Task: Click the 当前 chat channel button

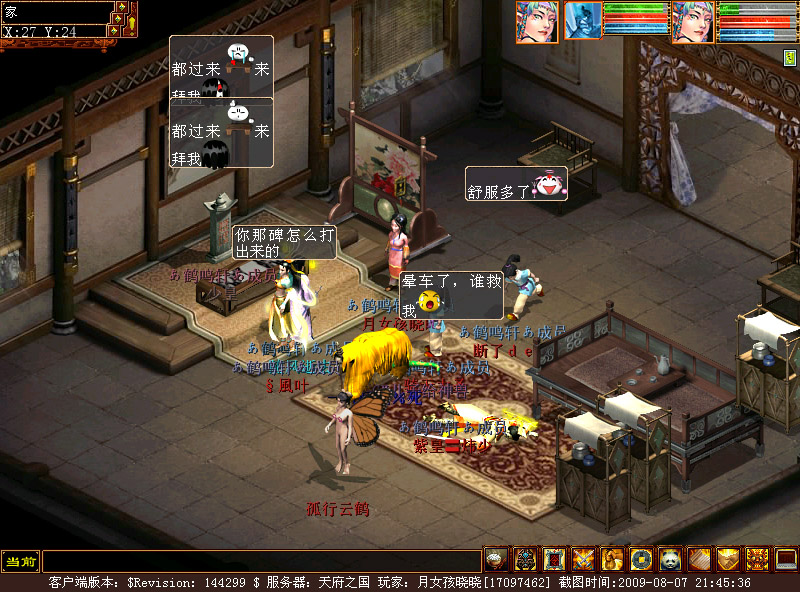Action: coord(20,561)
